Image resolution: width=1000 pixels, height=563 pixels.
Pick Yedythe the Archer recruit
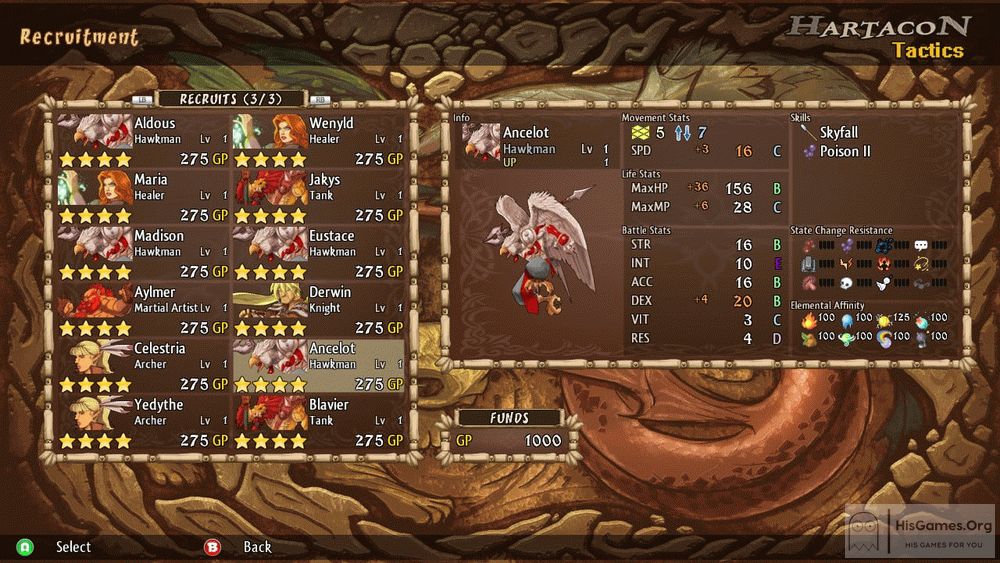[144, 422]
